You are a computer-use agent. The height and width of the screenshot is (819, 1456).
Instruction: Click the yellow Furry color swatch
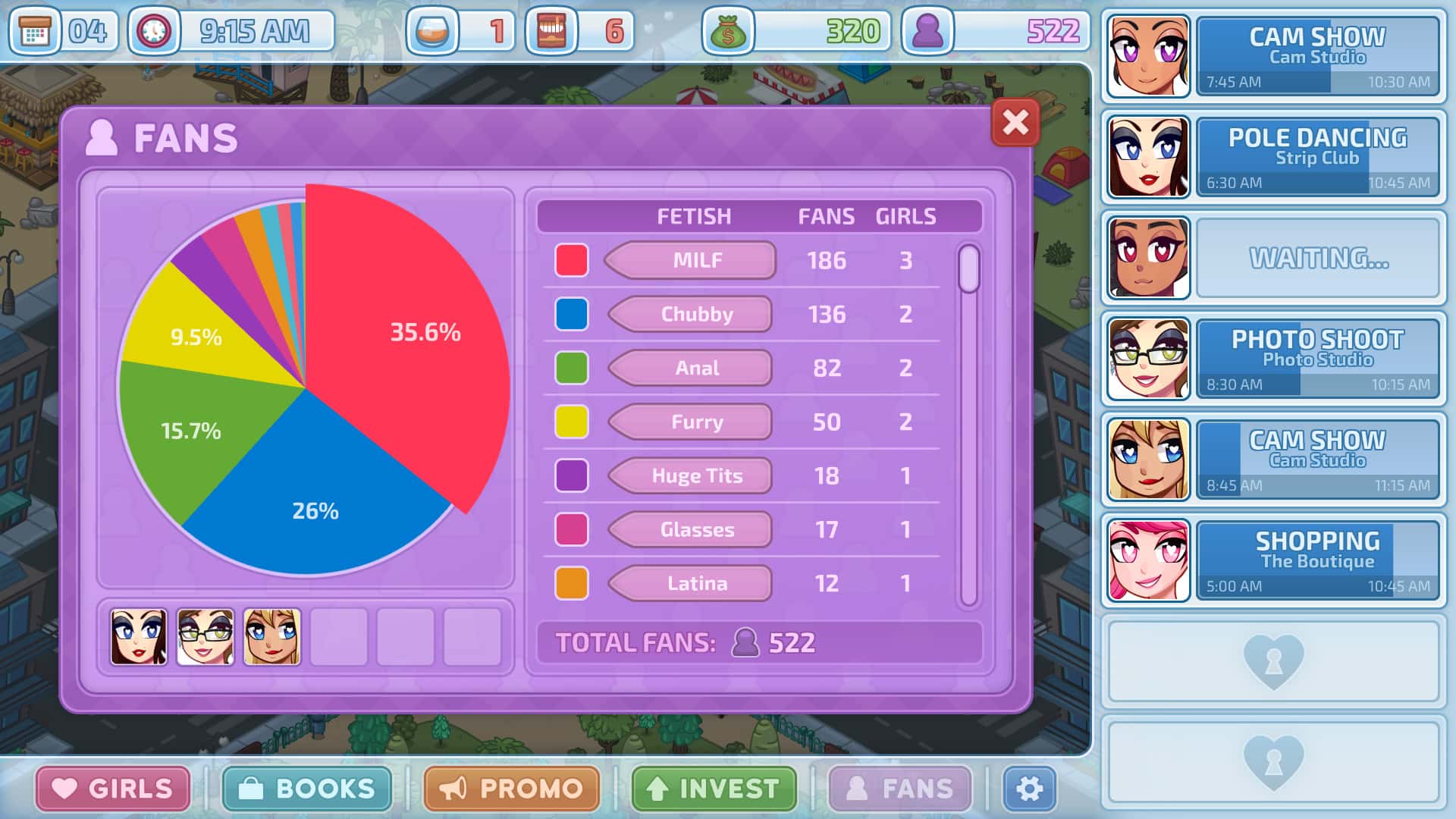[573, 422]
